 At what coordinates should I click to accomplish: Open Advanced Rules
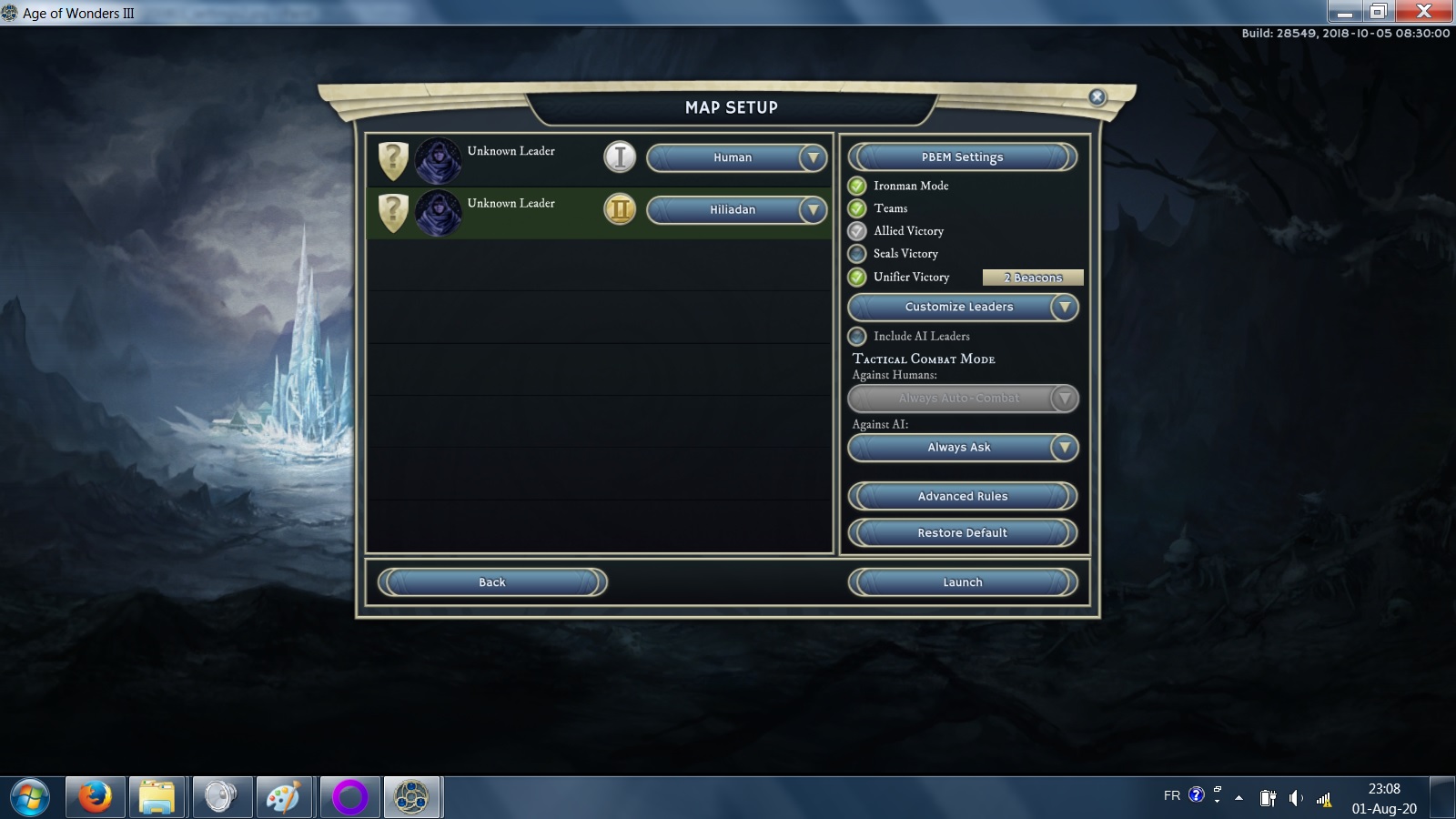[962, 496]
